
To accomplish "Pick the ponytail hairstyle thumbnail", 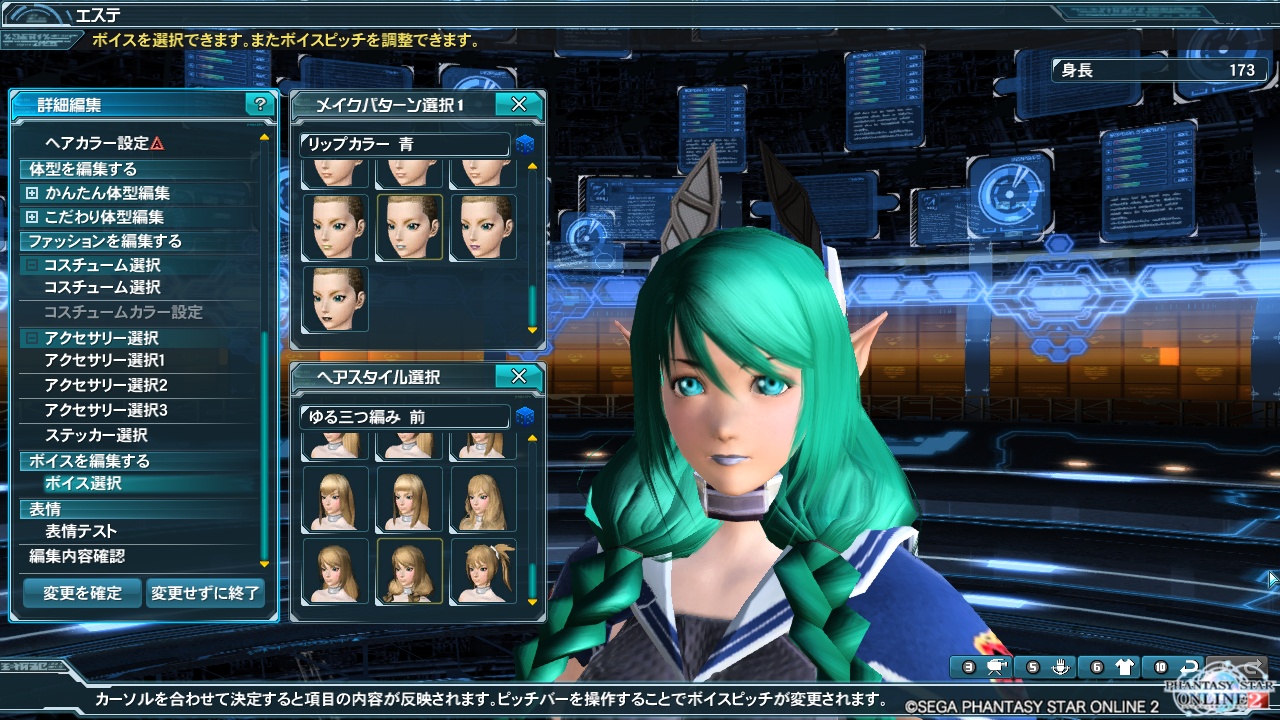I will pos(484,571).
